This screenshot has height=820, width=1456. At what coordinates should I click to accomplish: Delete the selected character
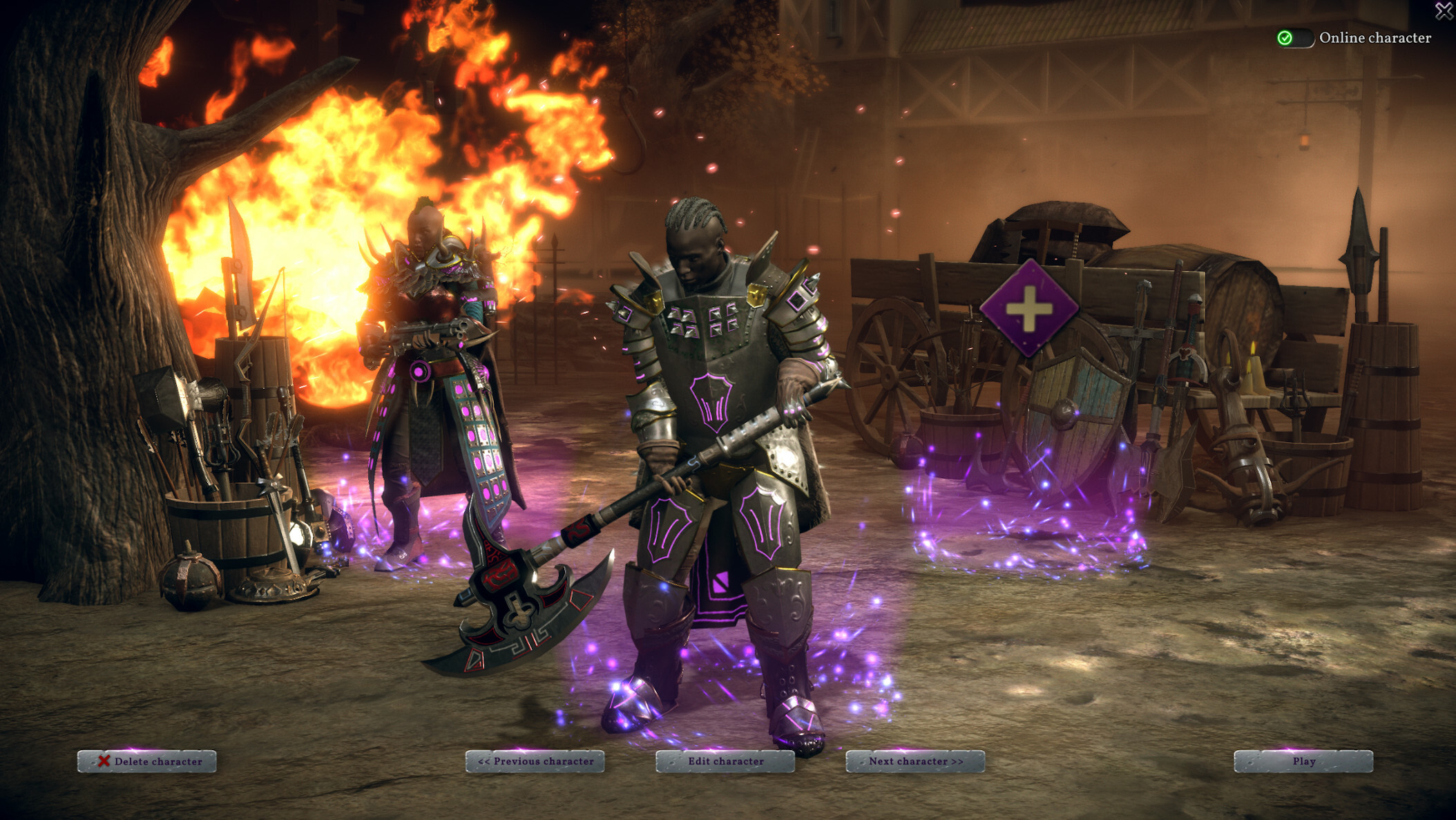(x=147, y=761)
